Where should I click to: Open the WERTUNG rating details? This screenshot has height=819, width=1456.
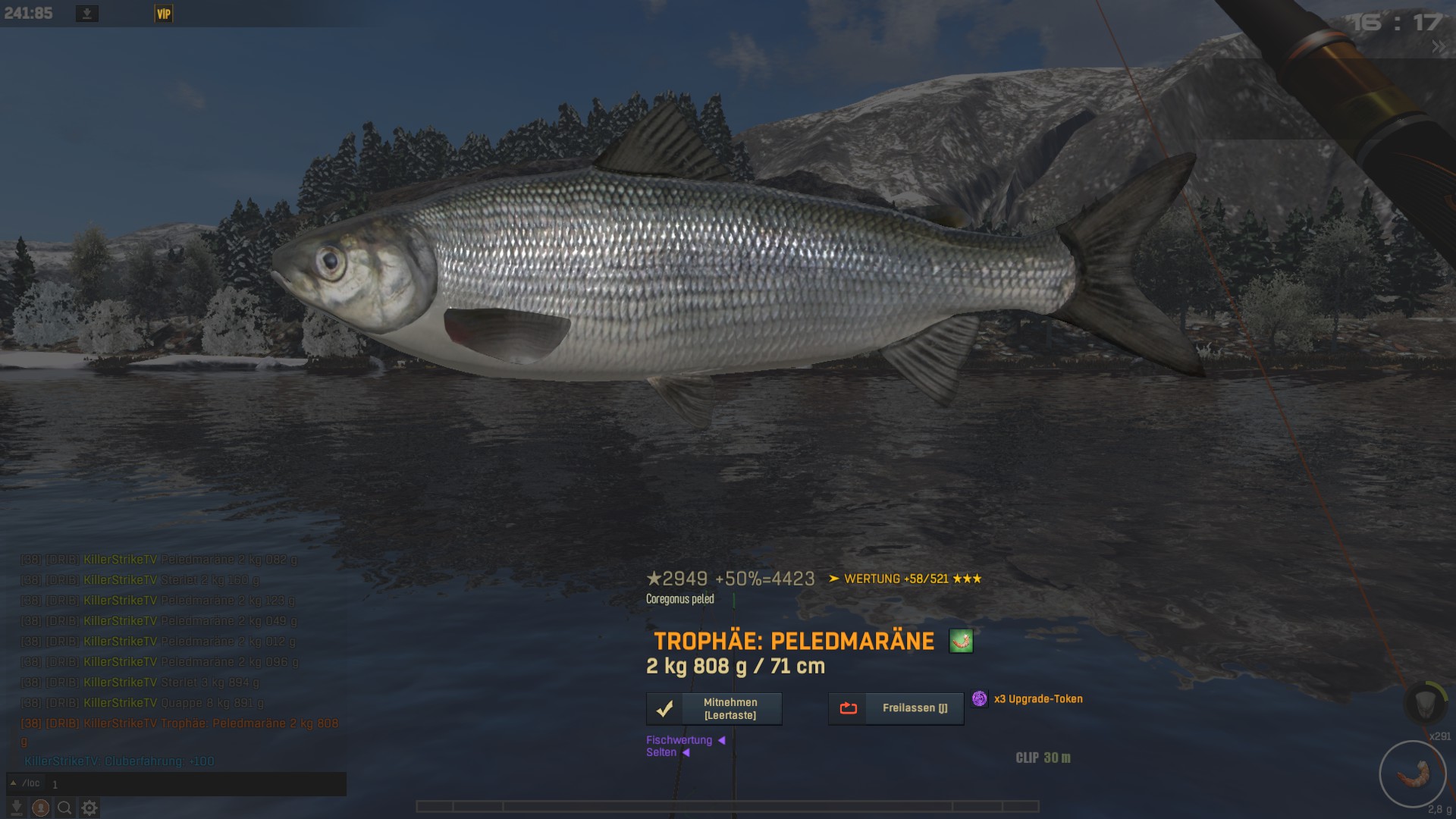pos(905,579)
